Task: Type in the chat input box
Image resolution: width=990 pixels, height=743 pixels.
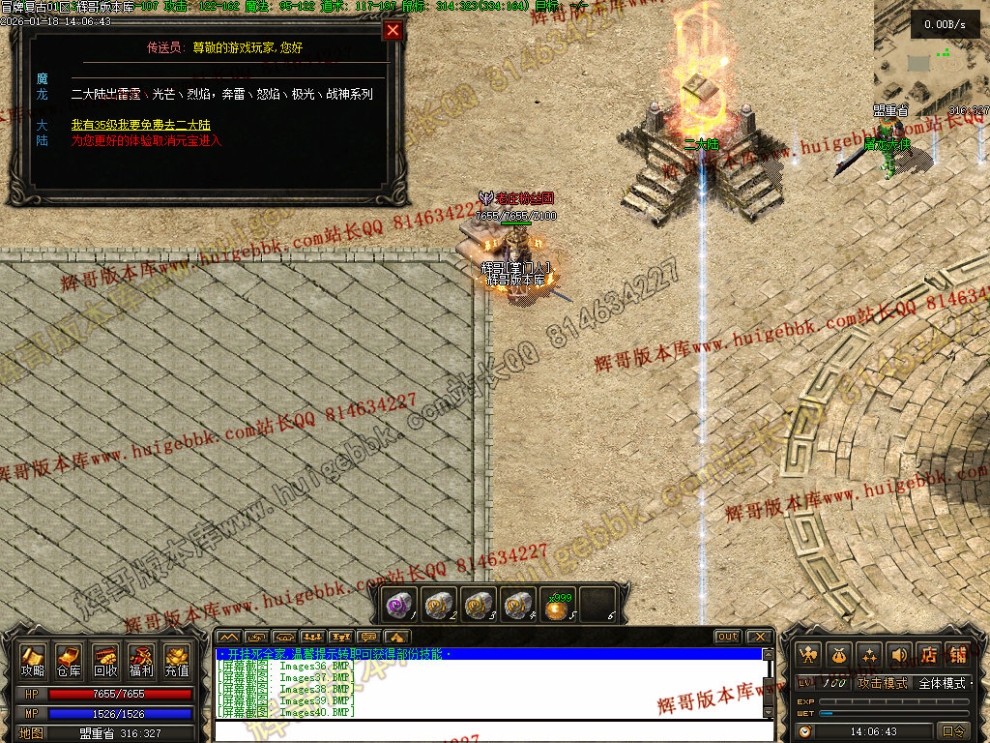Action: coord(490,731)
